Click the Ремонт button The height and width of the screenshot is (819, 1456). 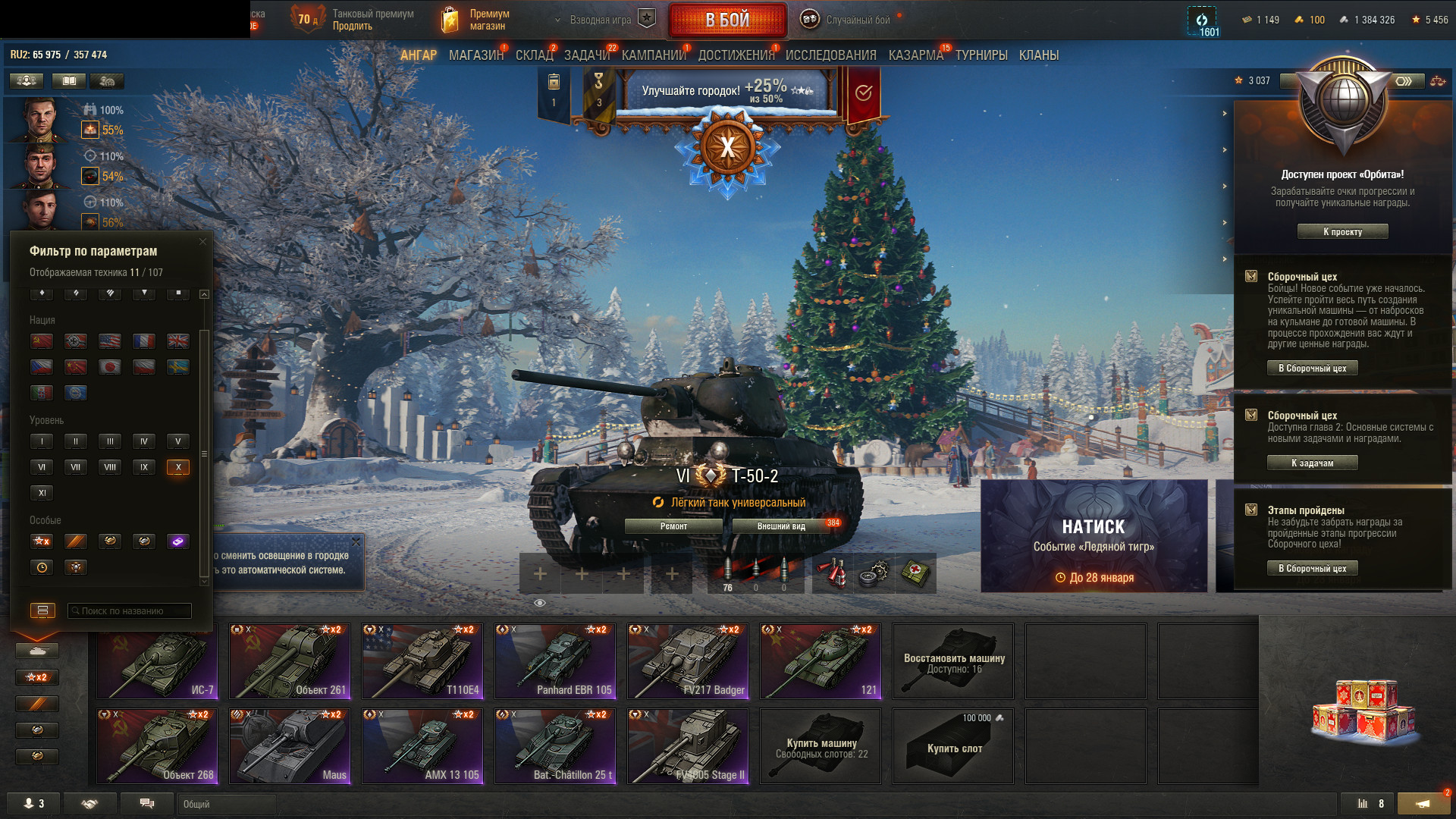(x=673, y=526)
